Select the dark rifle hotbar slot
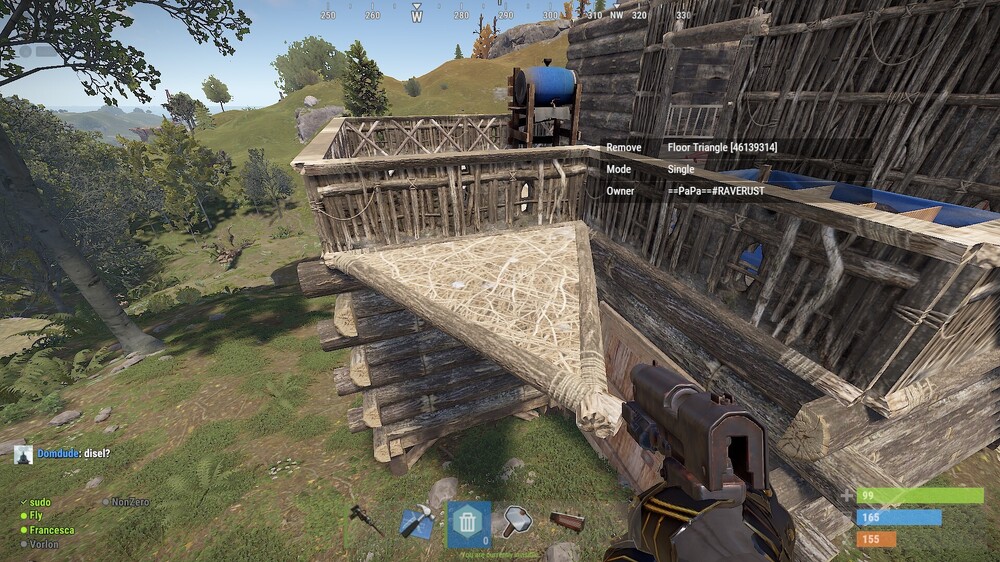 (x=364, y=519)
